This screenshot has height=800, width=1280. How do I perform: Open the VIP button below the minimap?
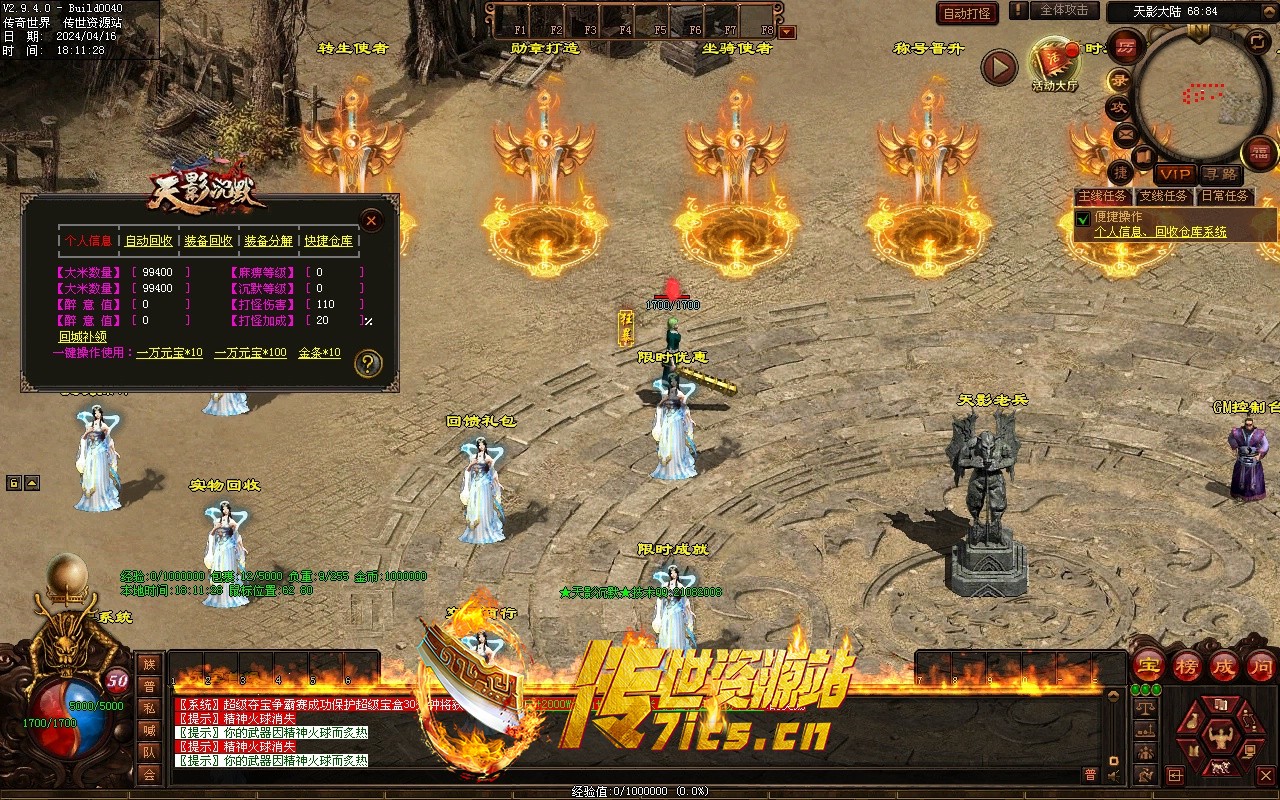(1176, 174)
